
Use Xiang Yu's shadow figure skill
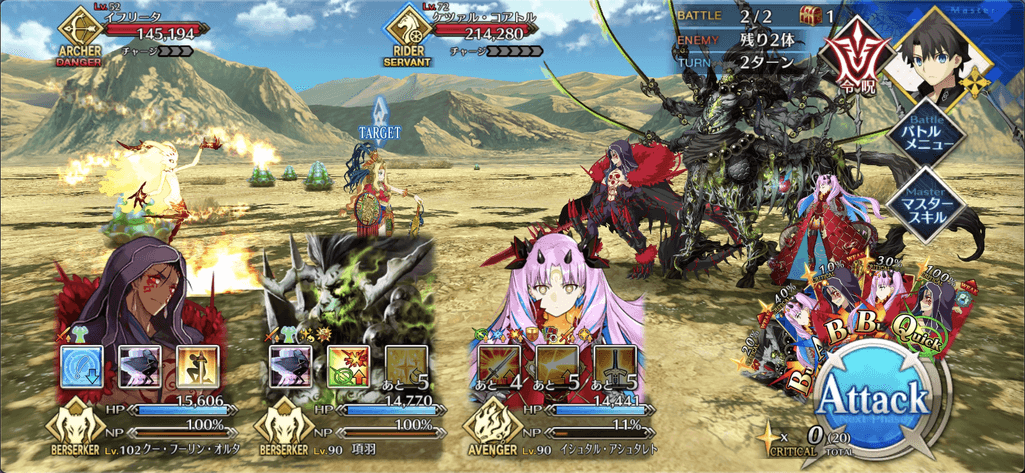click(287, 367)
